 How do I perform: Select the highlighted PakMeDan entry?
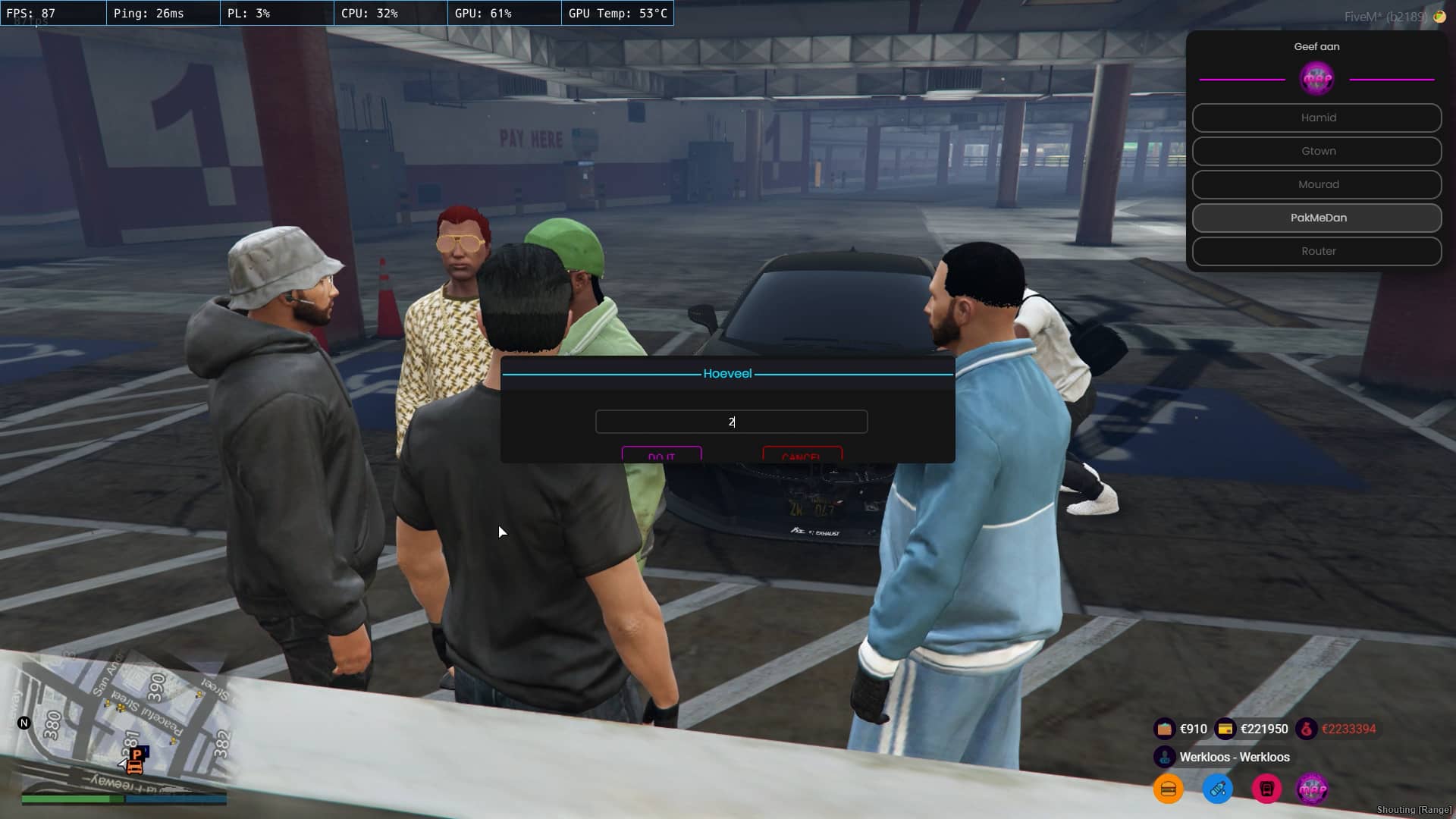[1316, 218]
